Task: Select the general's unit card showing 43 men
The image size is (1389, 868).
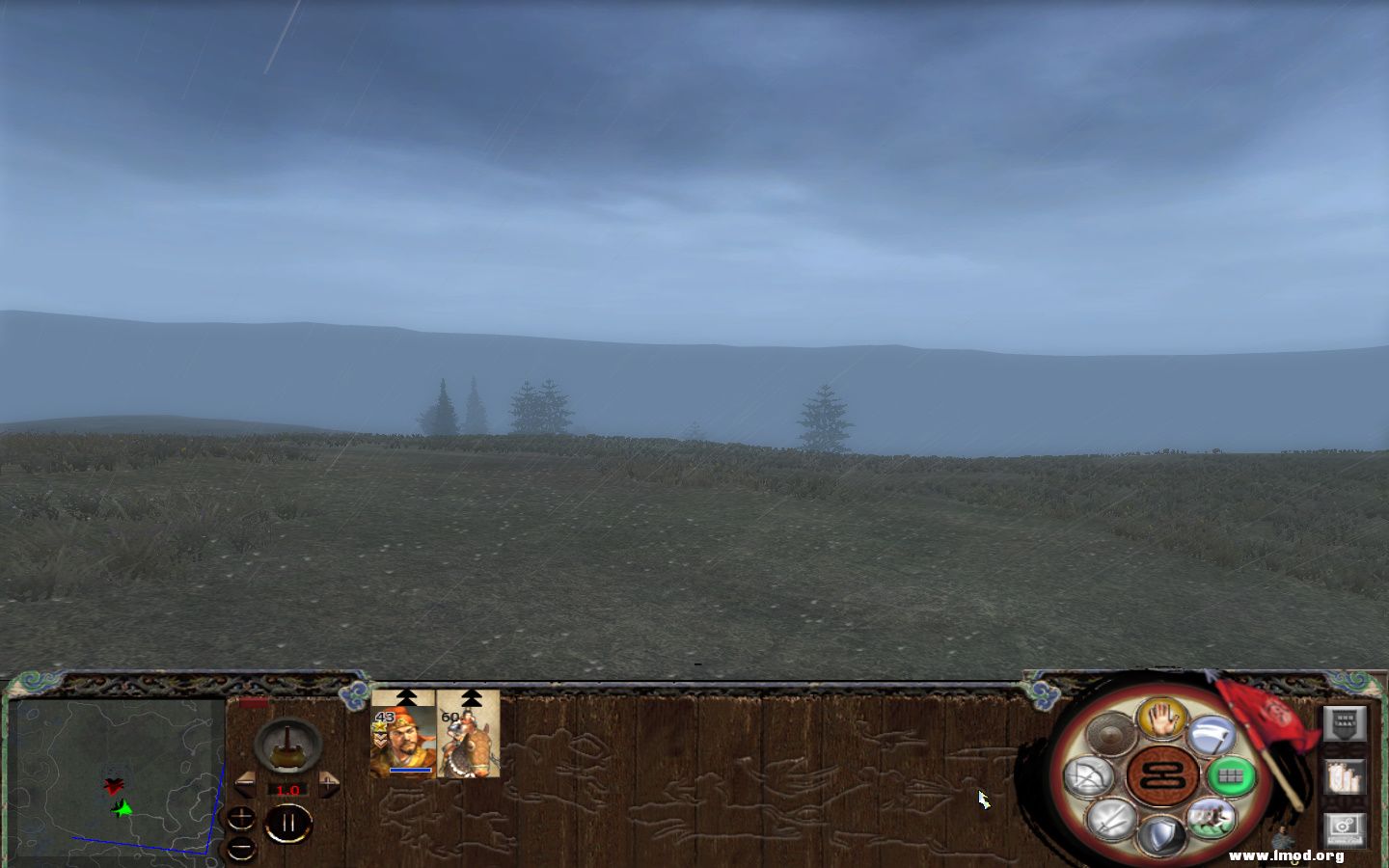Action: (x=403, y=740)
